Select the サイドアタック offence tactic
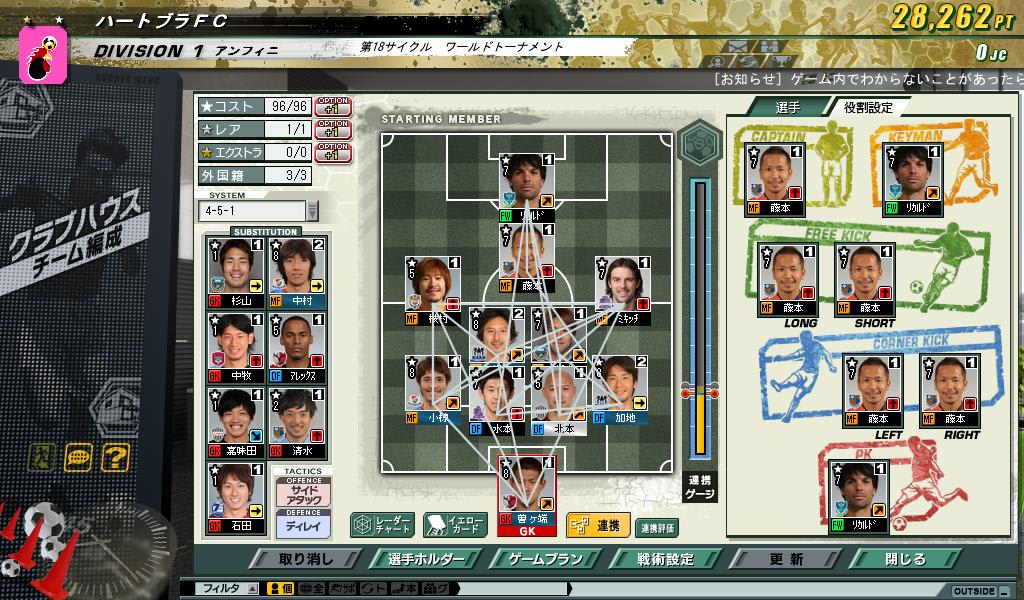Image resolution: width=1024 pixels, height=600 pixels. tap(303, 494)
